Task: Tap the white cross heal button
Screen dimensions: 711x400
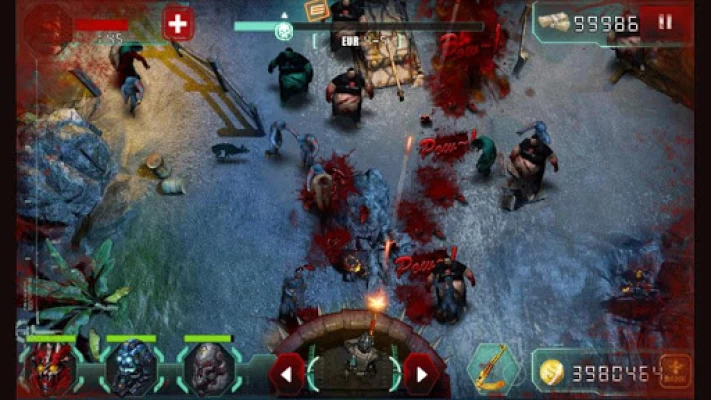Action: [x=178, y=23]
